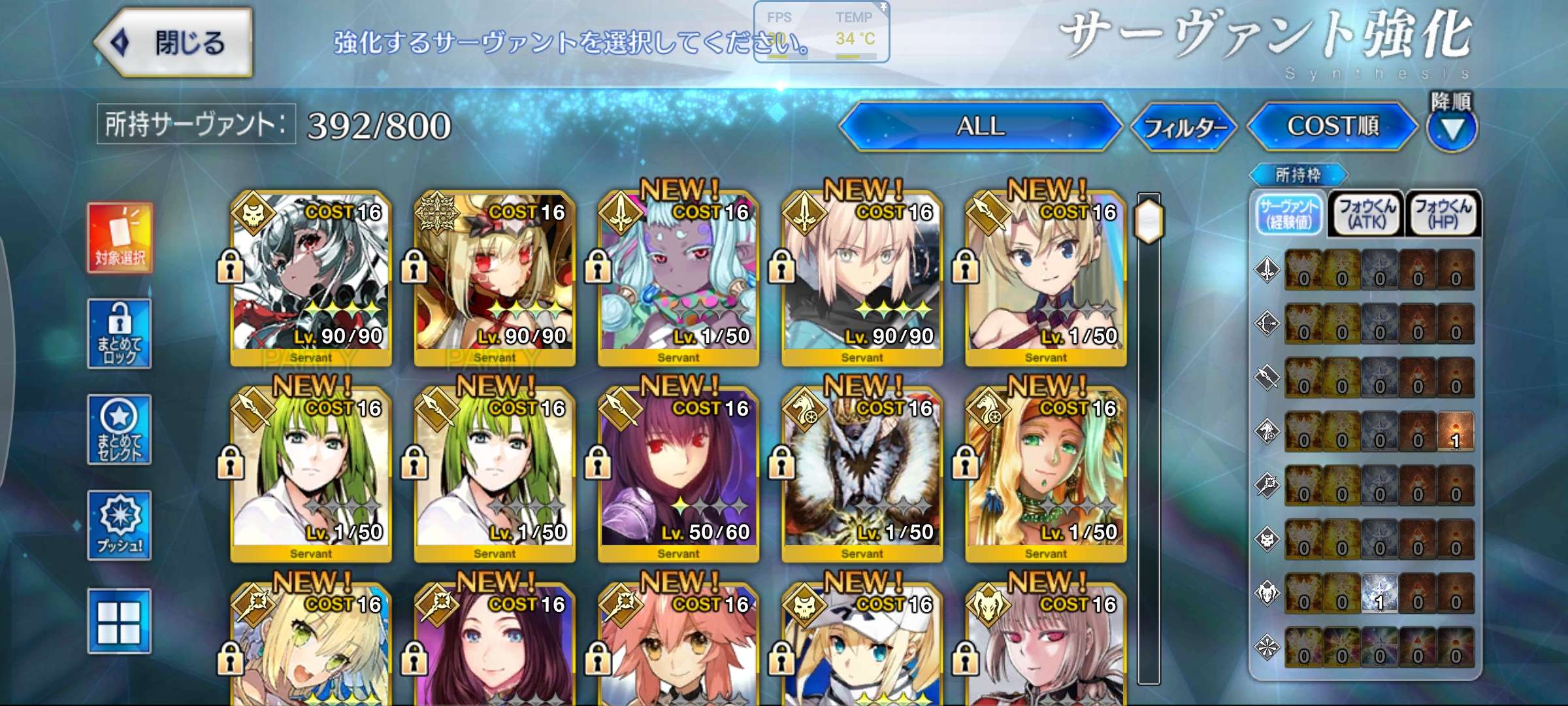Switch to the フォウくん(HP) tab

(x=1443, y=214)
